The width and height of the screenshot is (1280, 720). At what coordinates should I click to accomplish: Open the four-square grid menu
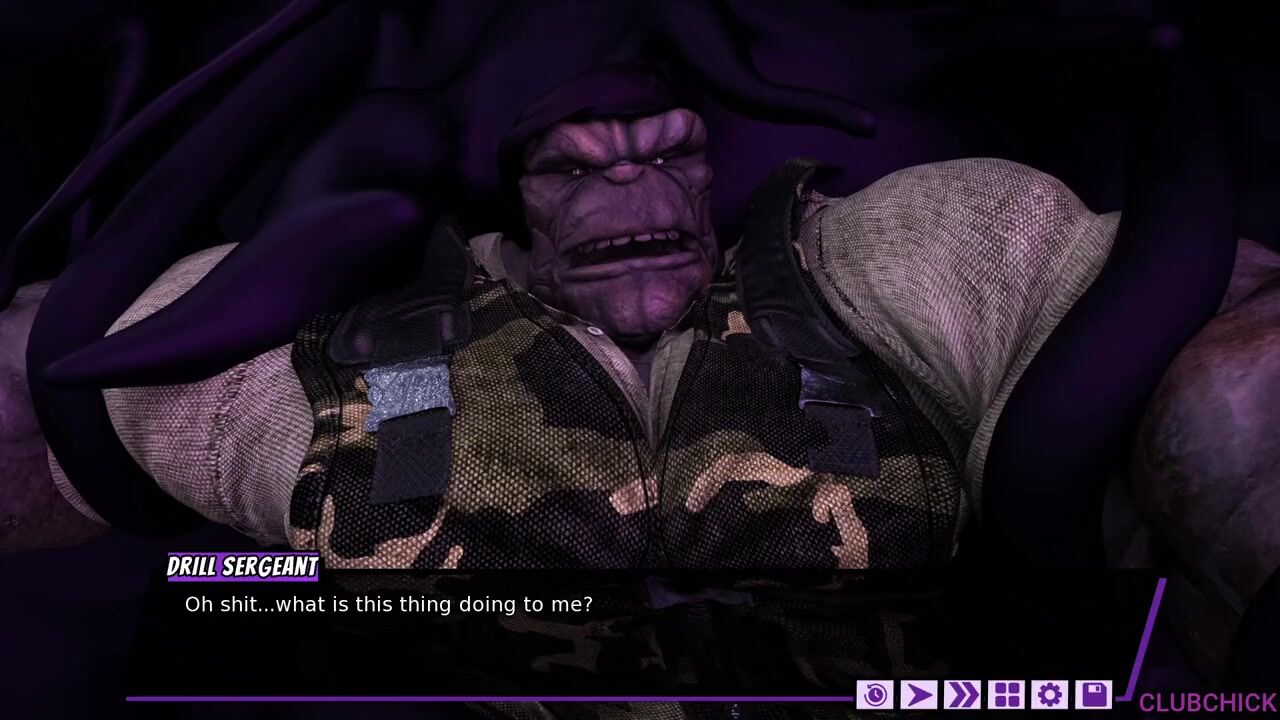pos(1006,694)
